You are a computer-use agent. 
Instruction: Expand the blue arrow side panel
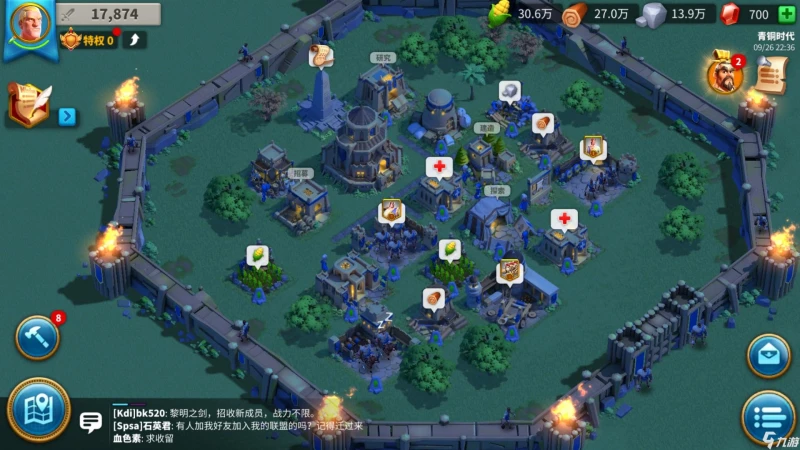[67, 116]
